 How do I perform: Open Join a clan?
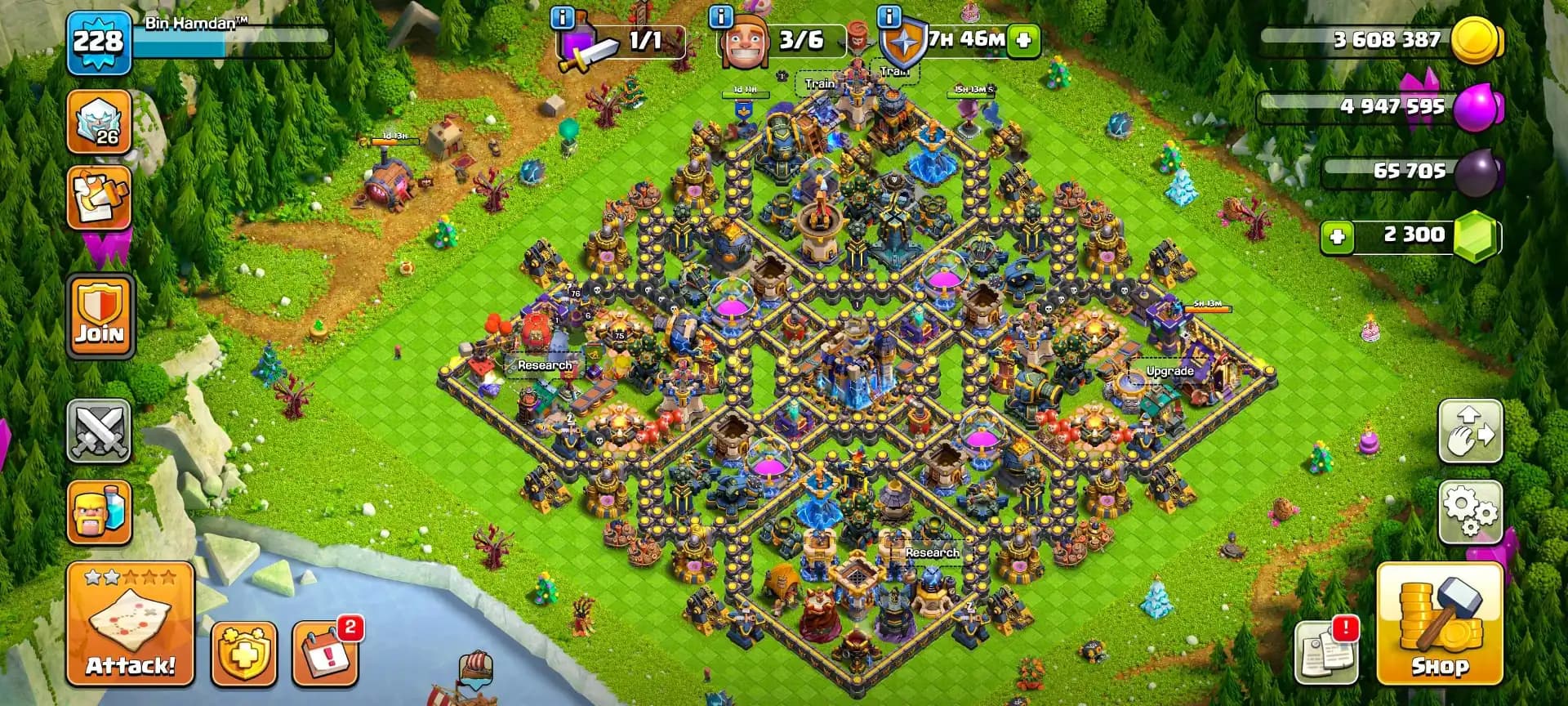(x=98, y=313)
